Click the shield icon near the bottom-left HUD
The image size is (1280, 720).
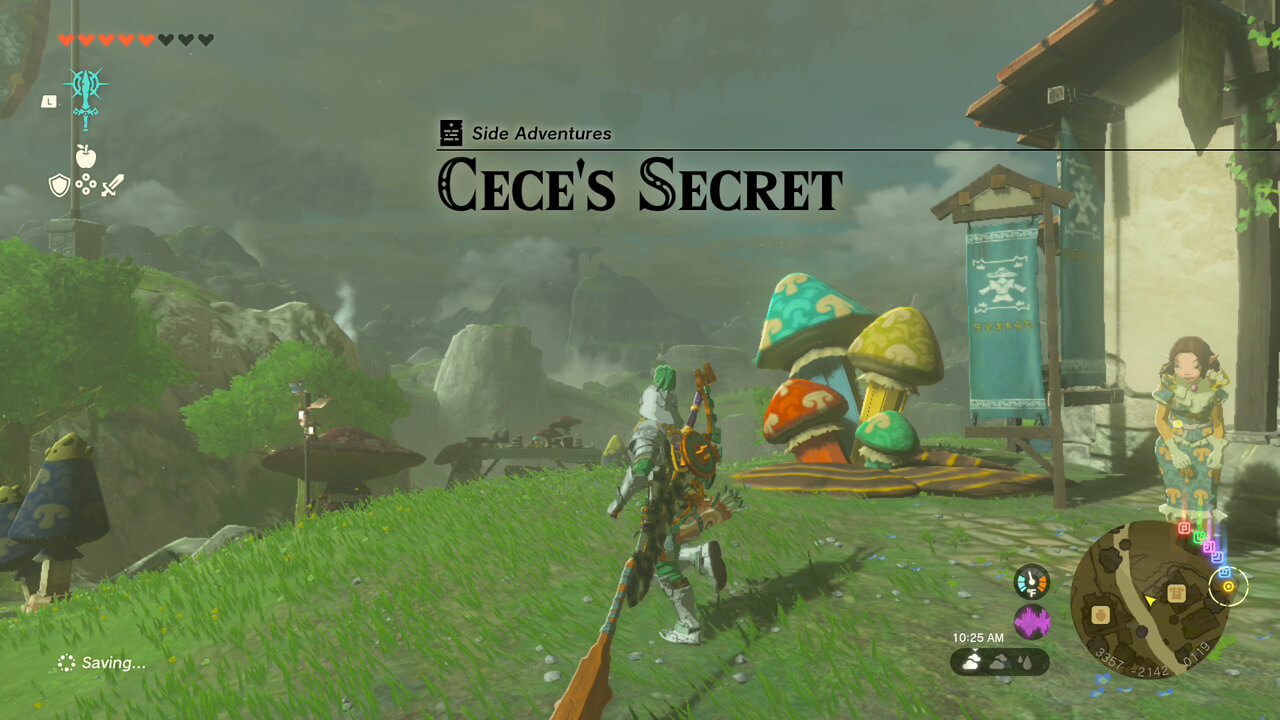60,184
